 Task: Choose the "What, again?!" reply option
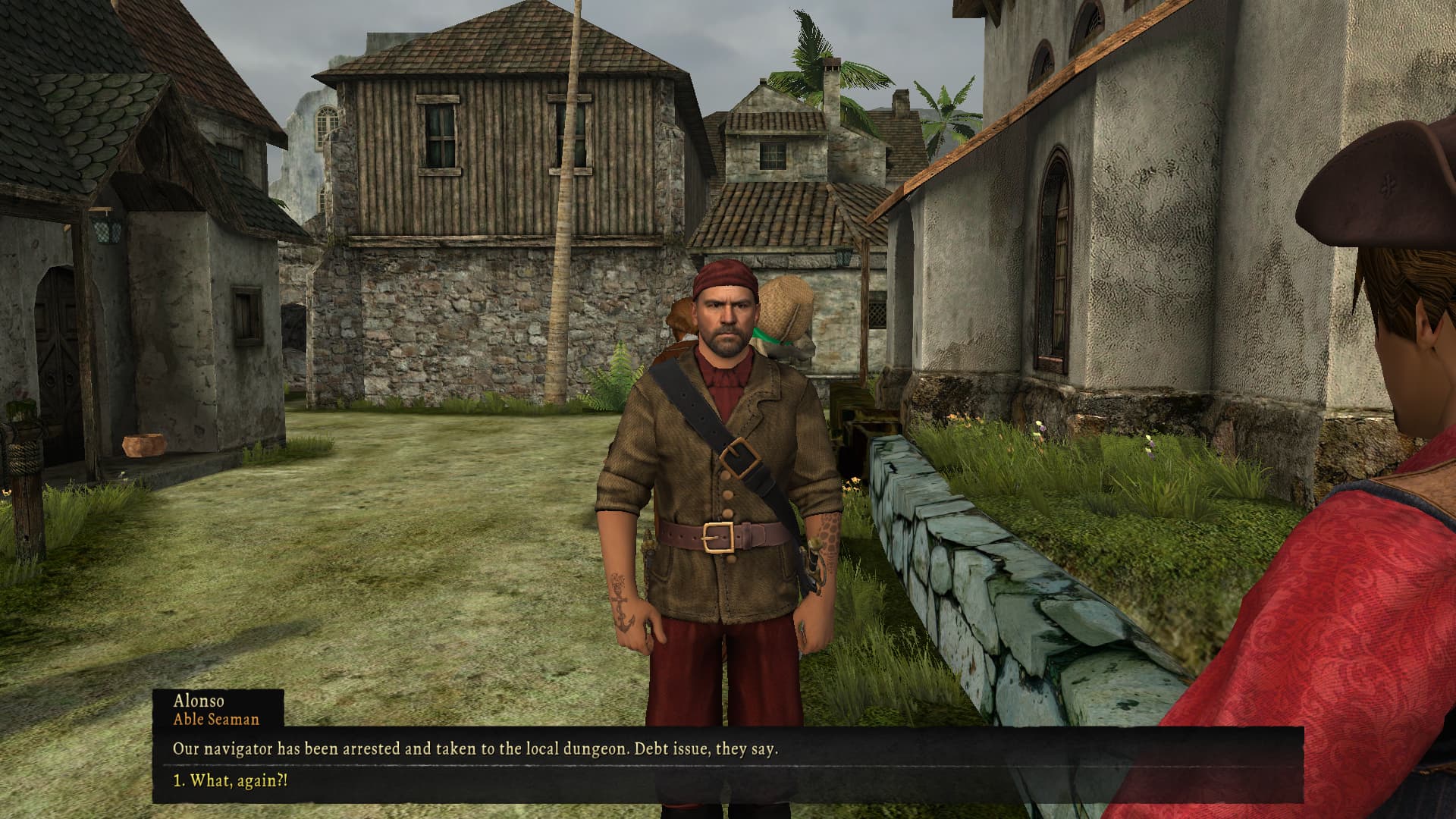coord(231,780)
